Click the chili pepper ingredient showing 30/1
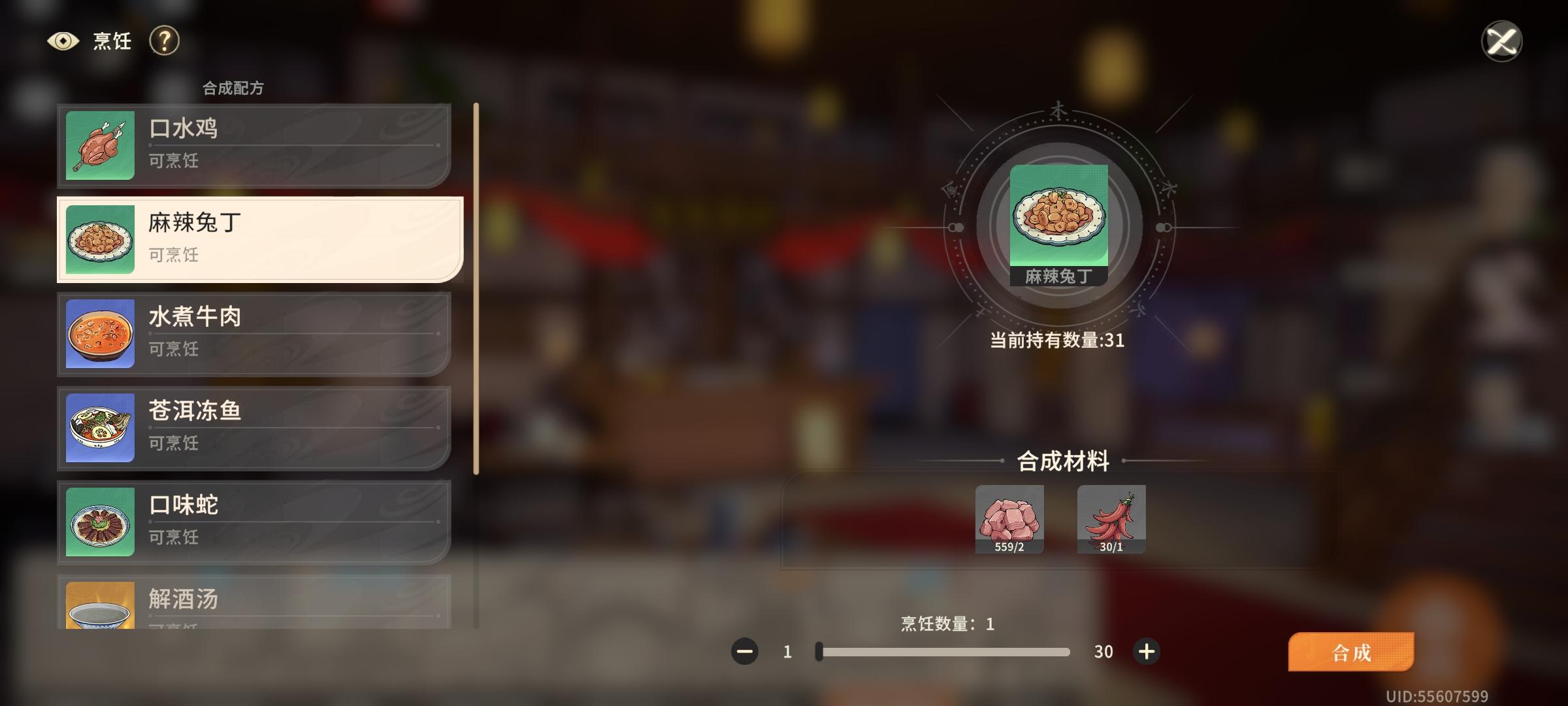The width and height of the screenshot is (1568, 706). (x=1111, y=520)
